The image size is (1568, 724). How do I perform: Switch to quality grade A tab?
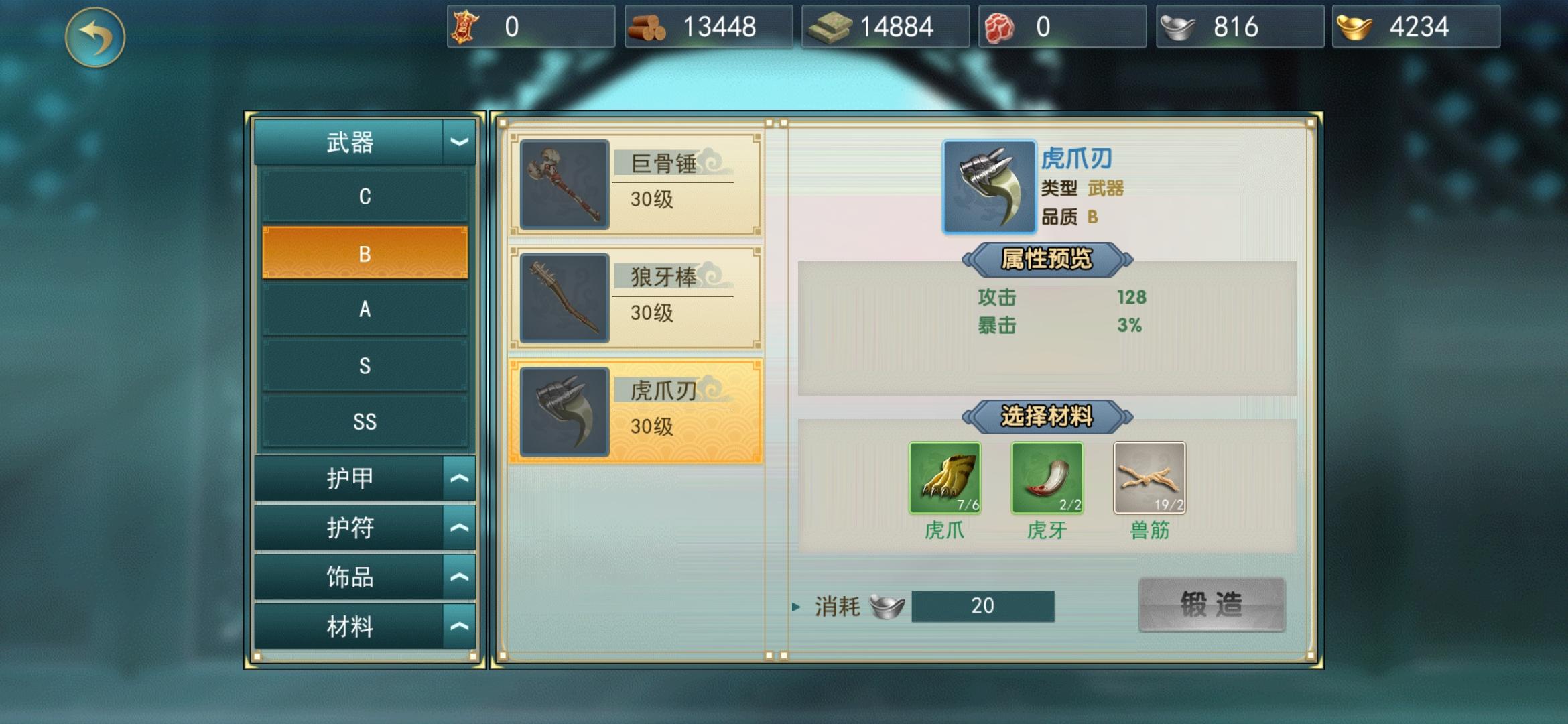(x=365, y=309)
